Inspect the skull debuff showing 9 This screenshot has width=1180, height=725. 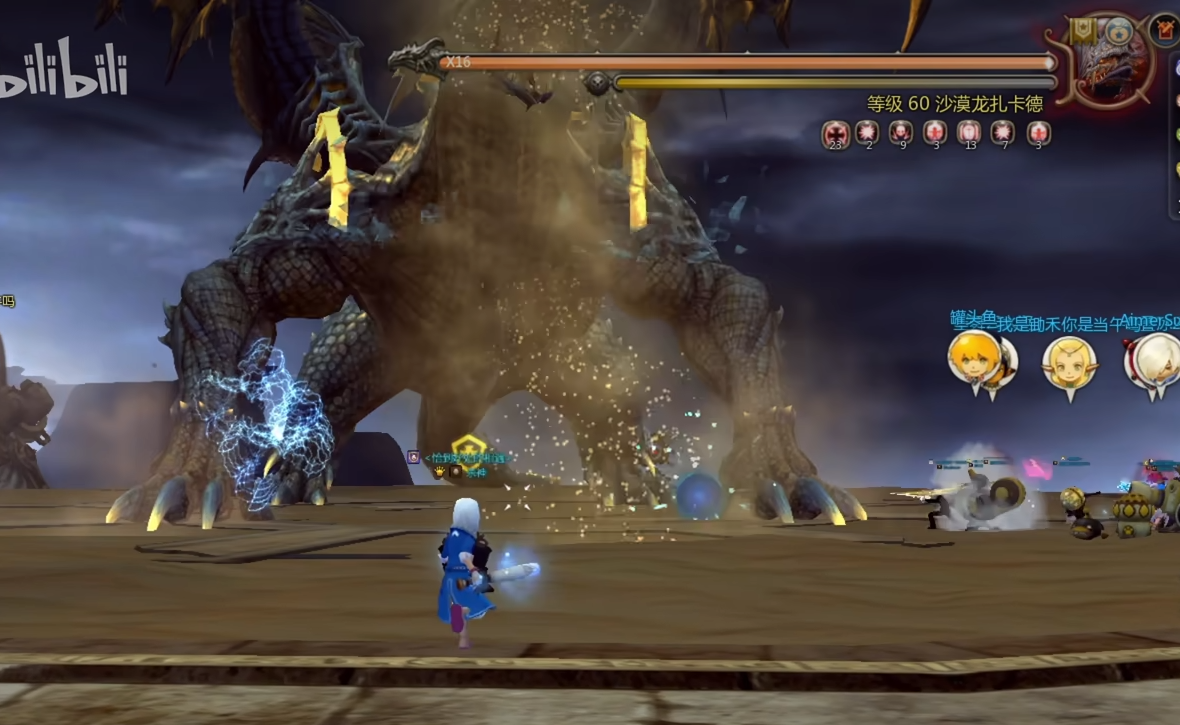pyautogui.click(x=901, y=132)
